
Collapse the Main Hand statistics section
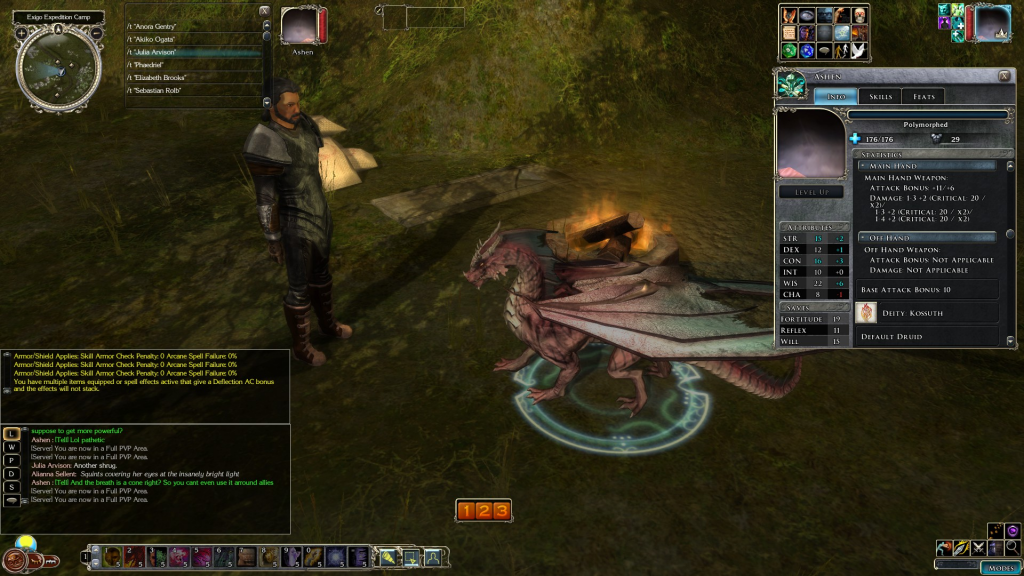pyautogui.click(x=862, y=165)
